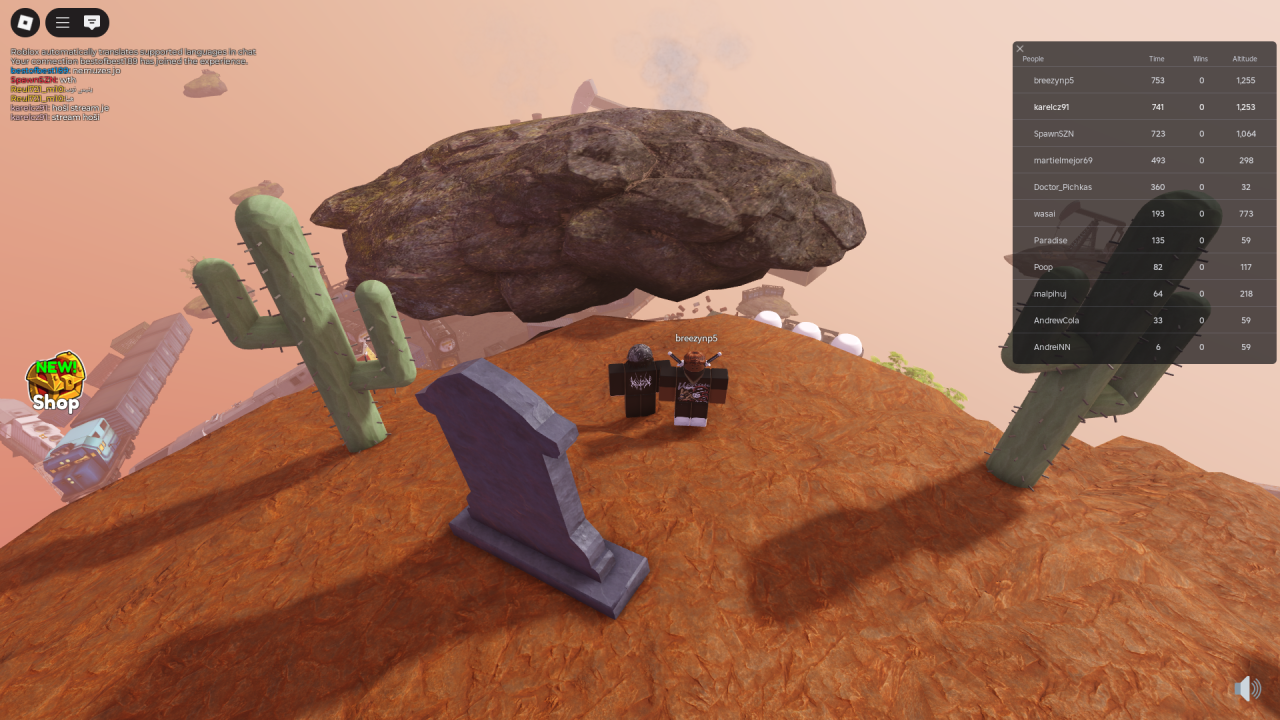This screenshot has width=1280, height=720.
Task: Select breezynp5 in the player list
Action: click(1054, 80)
